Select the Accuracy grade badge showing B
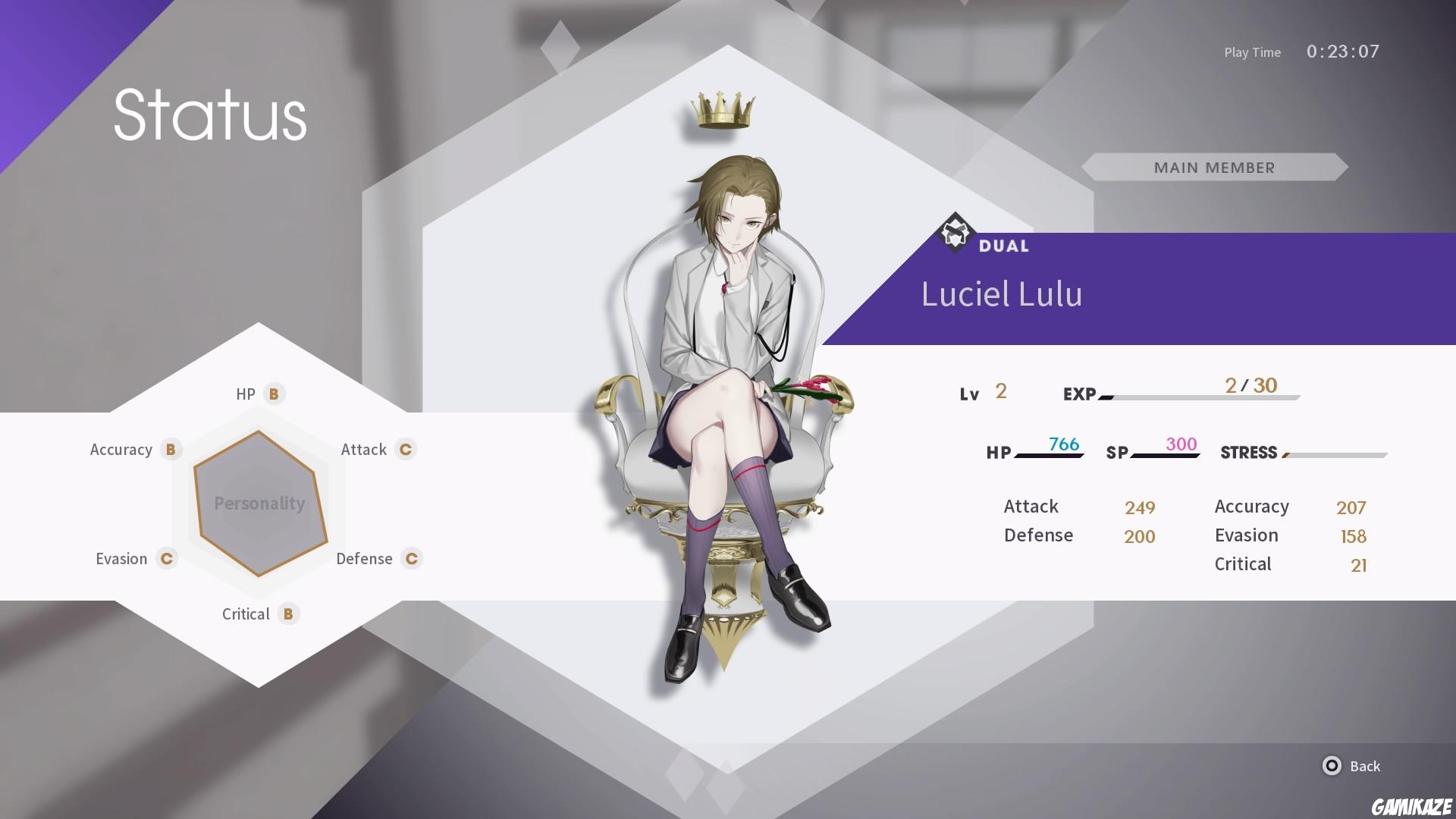The height and width of the screenshot is (819, 1456). tap(172, 449)
